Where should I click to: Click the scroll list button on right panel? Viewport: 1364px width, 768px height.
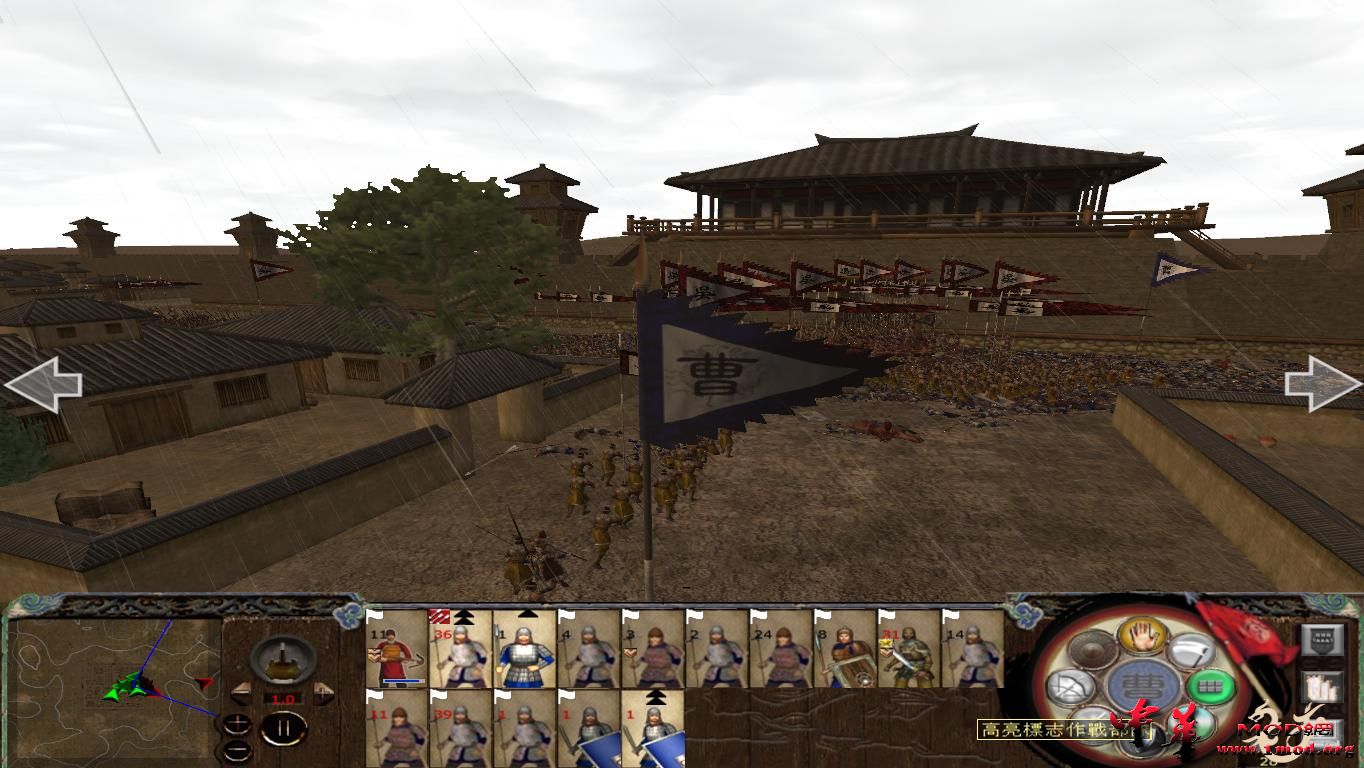click(x=1320, y=687)
